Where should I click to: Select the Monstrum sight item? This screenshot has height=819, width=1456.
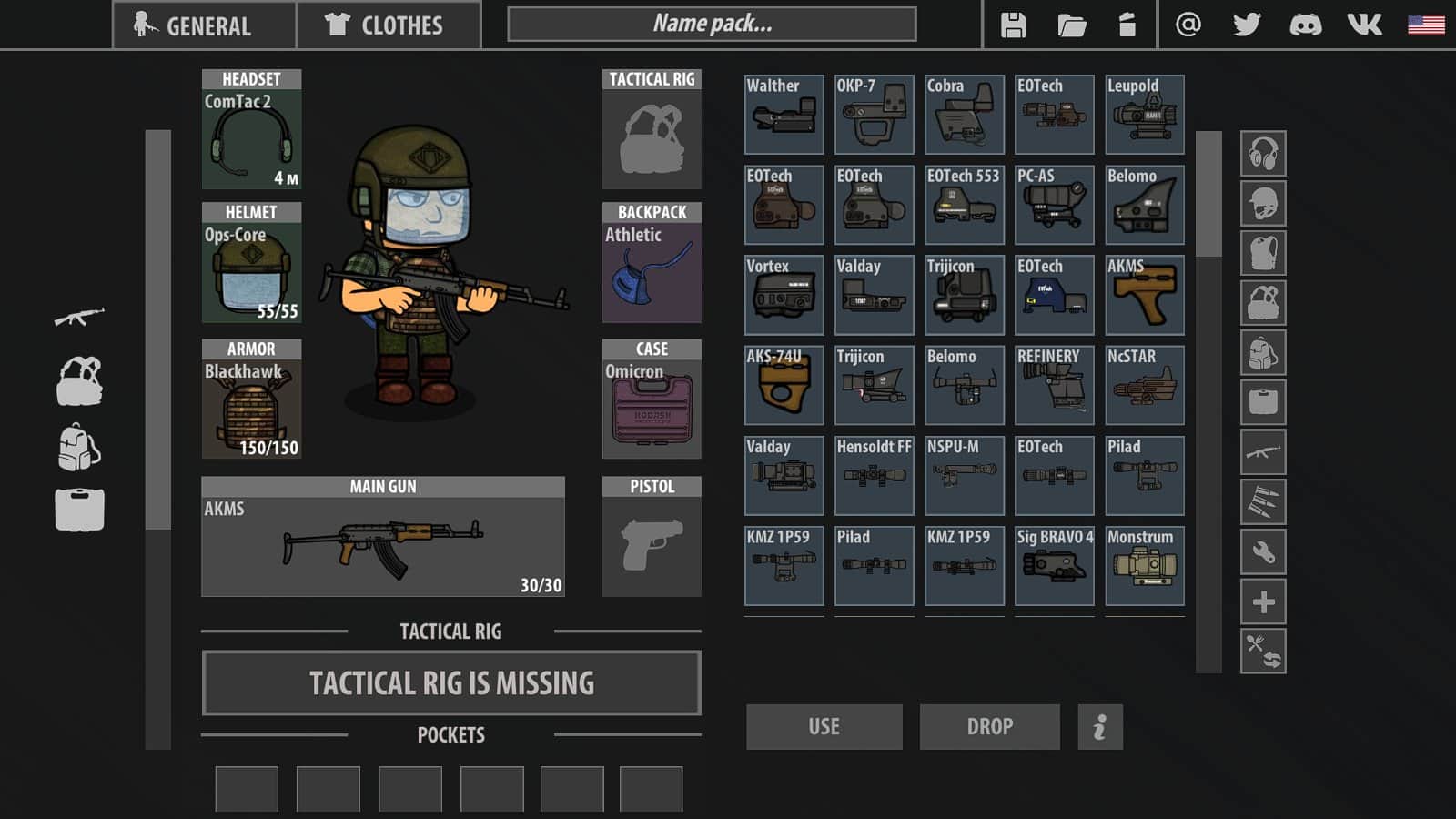tap(1144, 566)
